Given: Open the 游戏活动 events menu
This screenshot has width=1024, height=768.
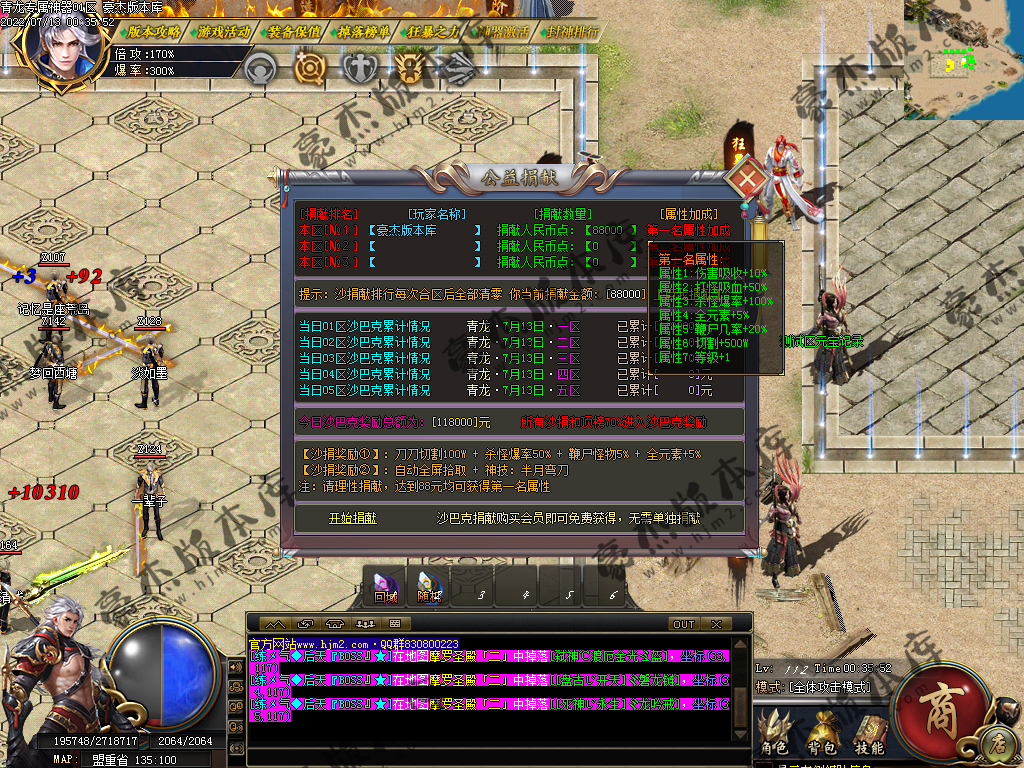Looking at the screenshot, I should tap(222, 31).
